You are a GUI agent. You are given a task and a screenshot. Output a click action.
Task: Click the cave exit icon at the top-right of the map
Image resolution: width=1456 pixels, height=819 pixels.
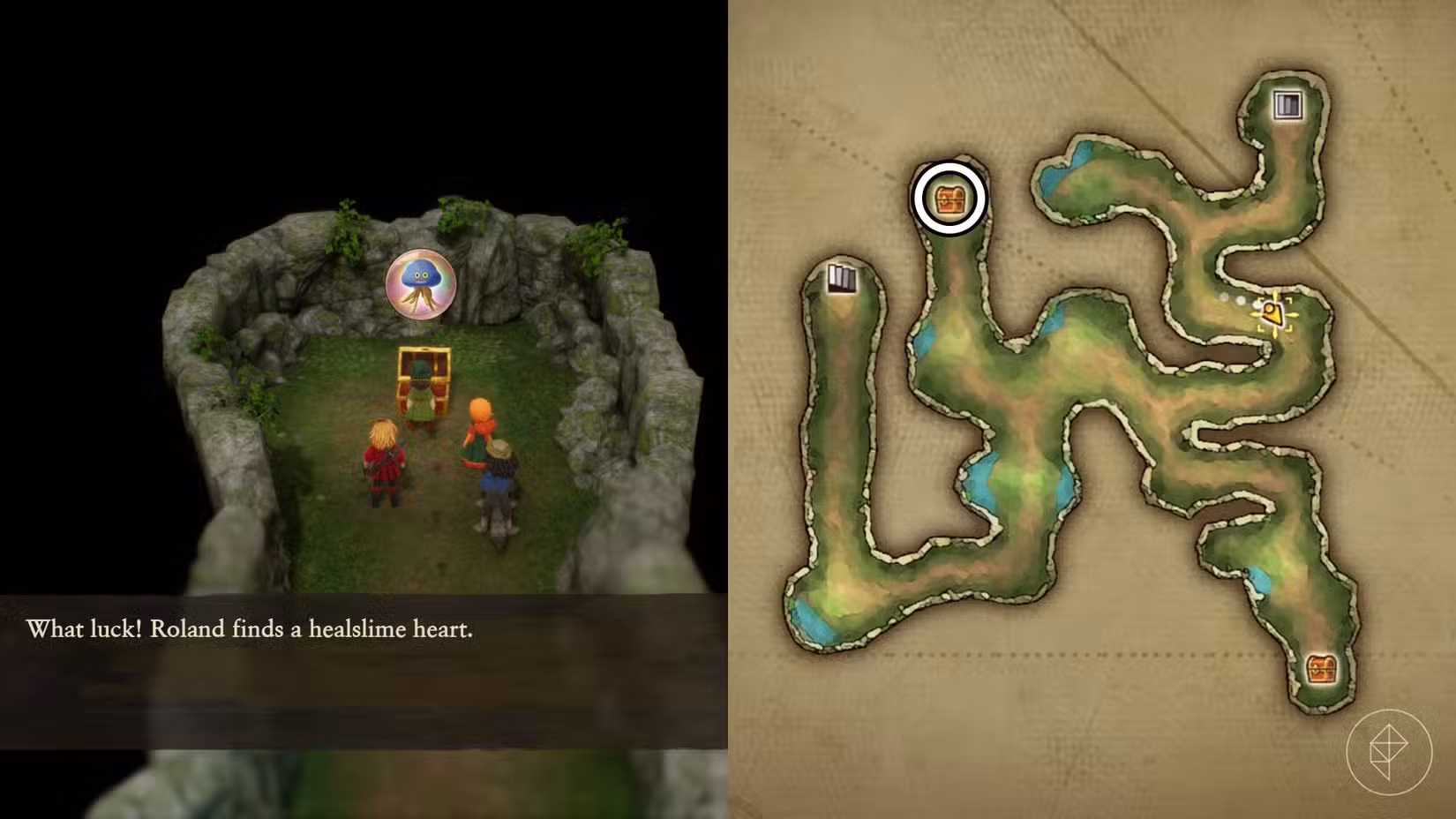coord(1287,106)
